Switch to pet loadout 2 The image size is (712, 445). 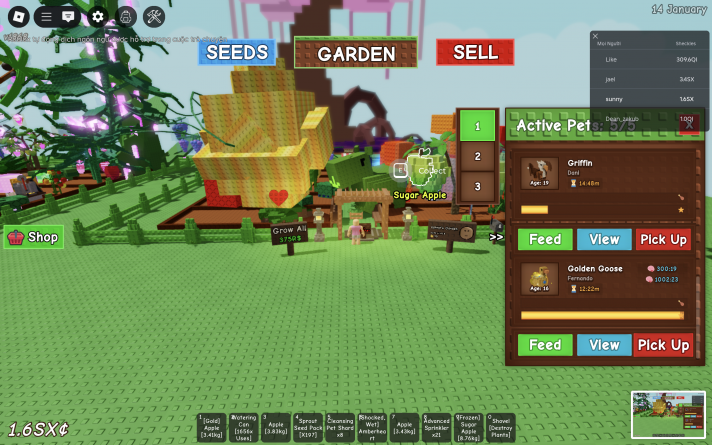pyautogui.click(x=478, y=157)
